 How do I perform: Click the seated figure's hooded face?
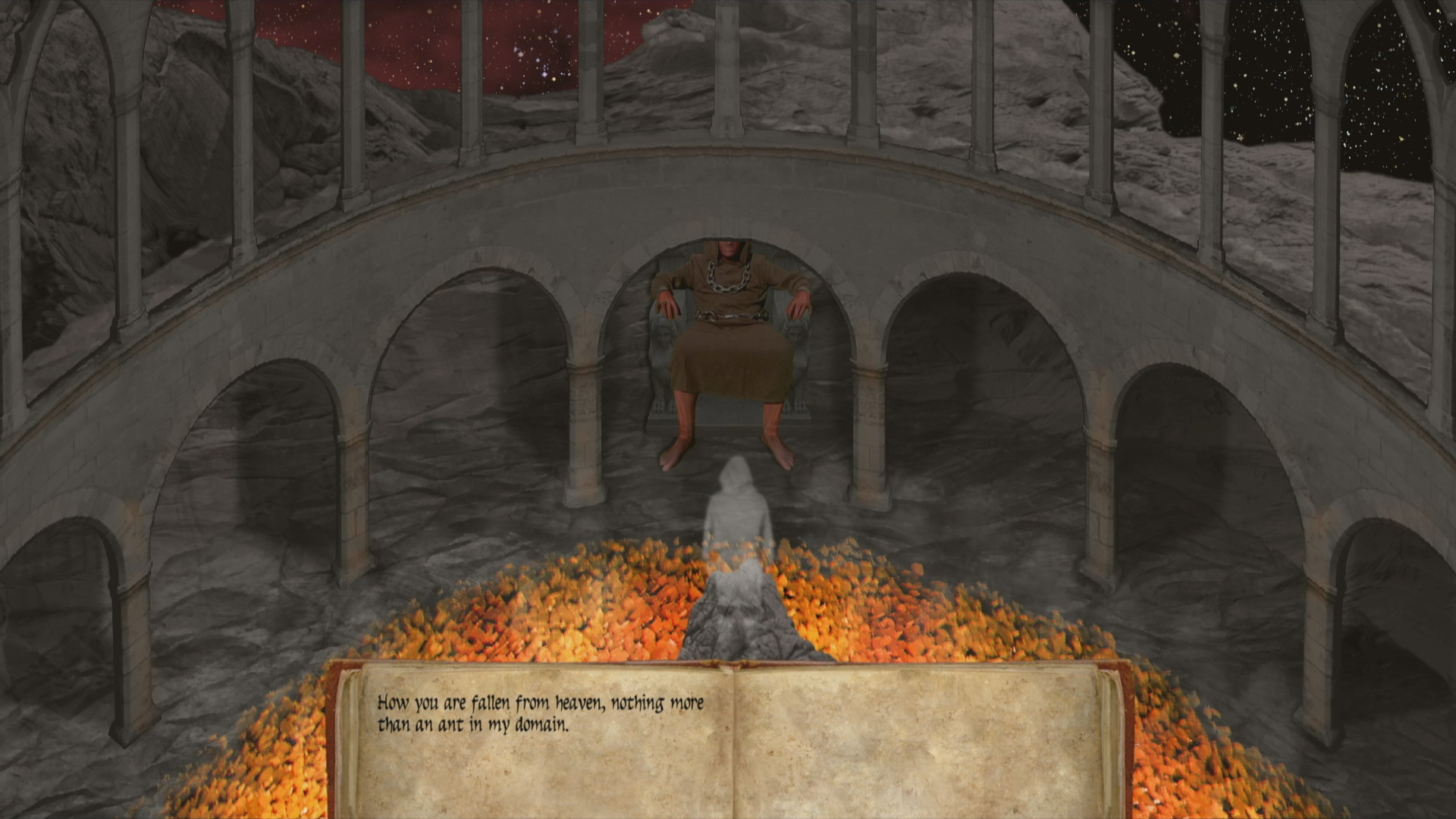726,246
